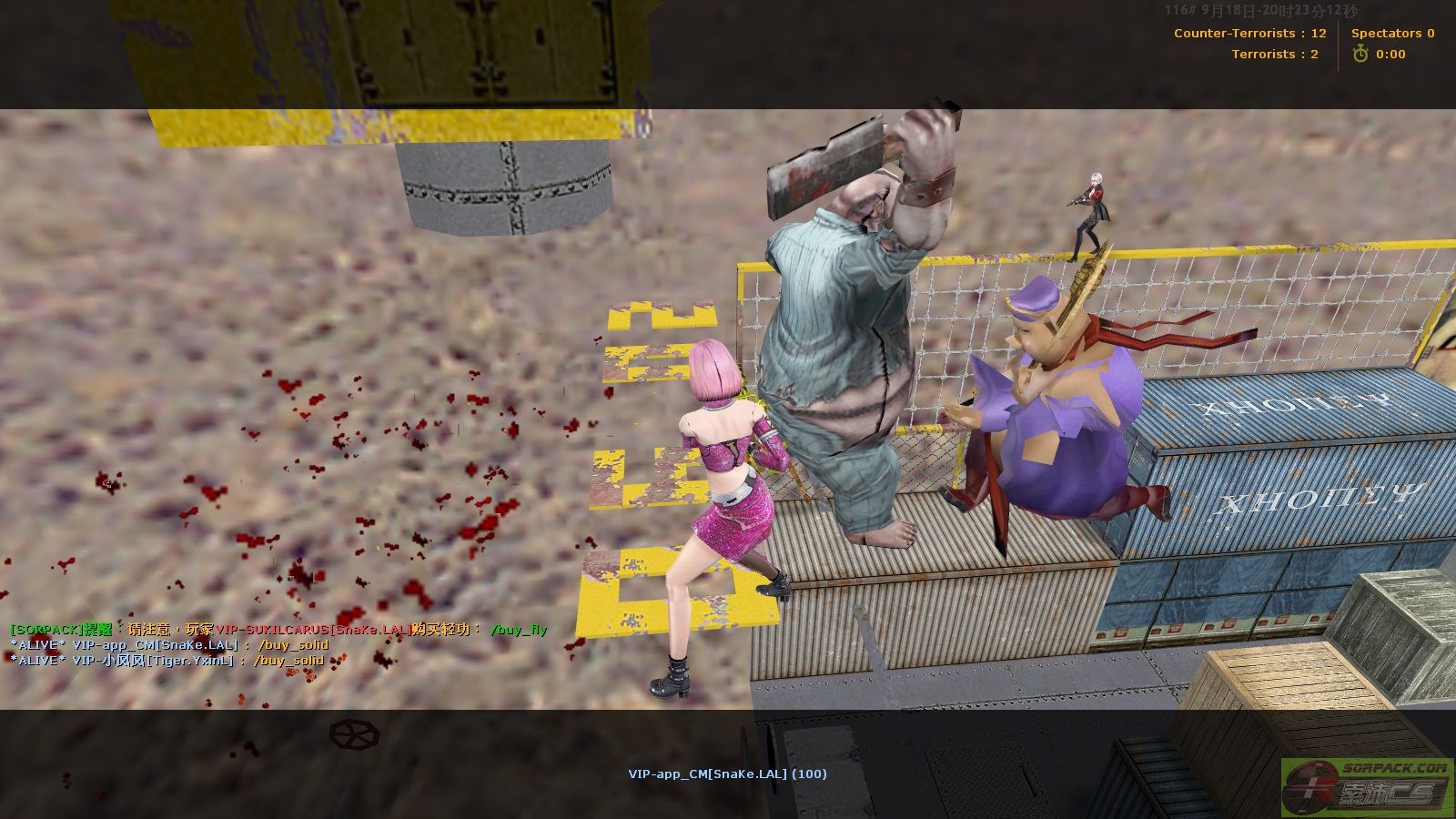Select Tiger.YxinL's /buy_solid chat message
Image resolution: width=1456 pixels, height=819 pixels.
point(167,661)
